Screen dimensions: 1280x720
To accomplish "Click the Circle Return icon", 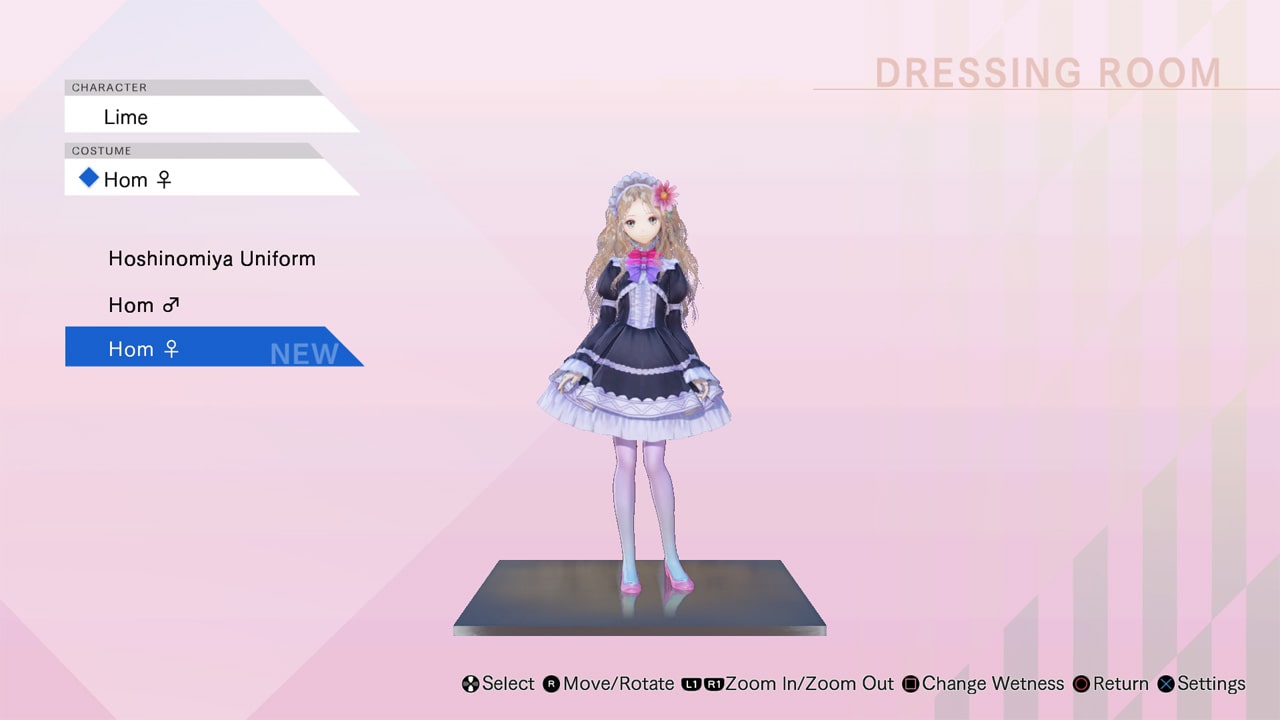I will point(1081,684).
